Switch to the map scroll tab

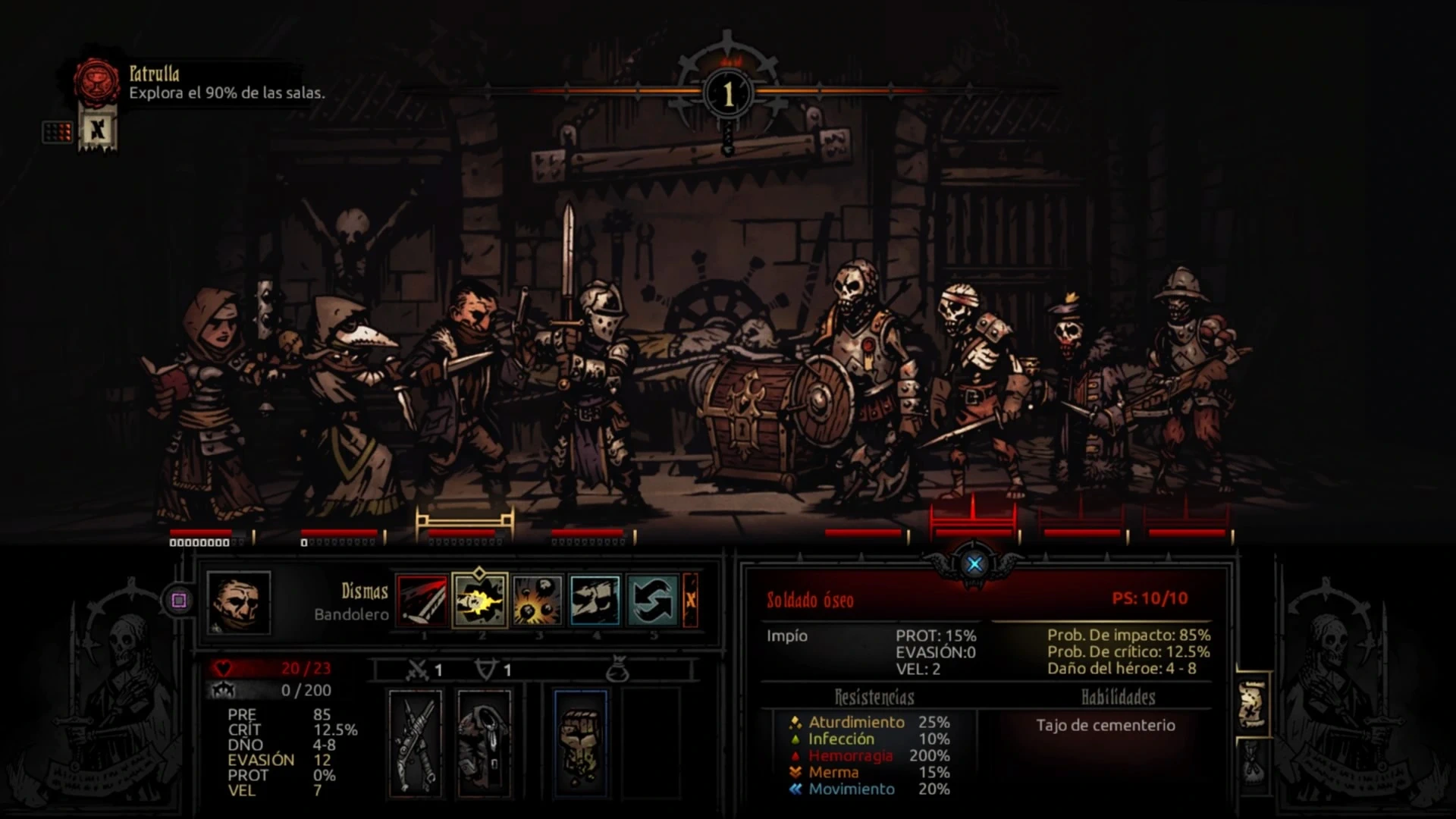[x=1253, y=704]
